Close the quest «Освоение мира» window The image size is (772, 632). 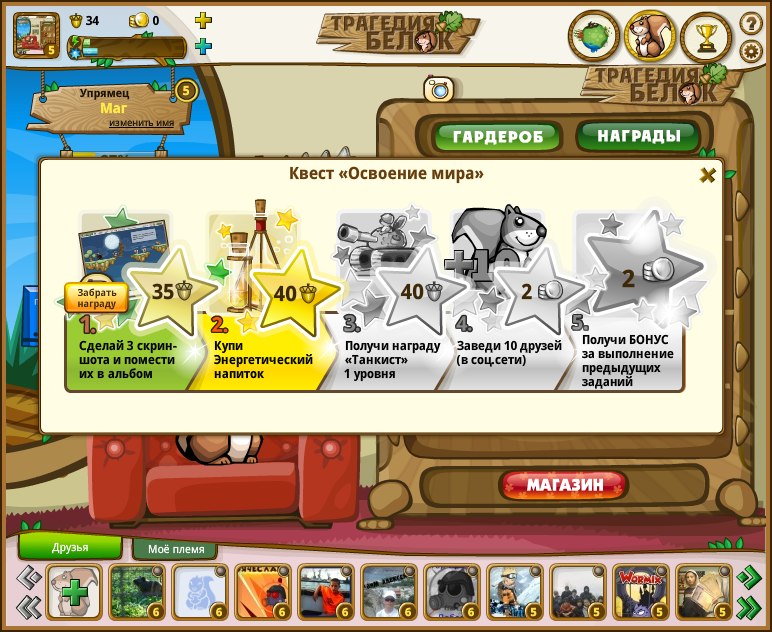coord(708,175)
